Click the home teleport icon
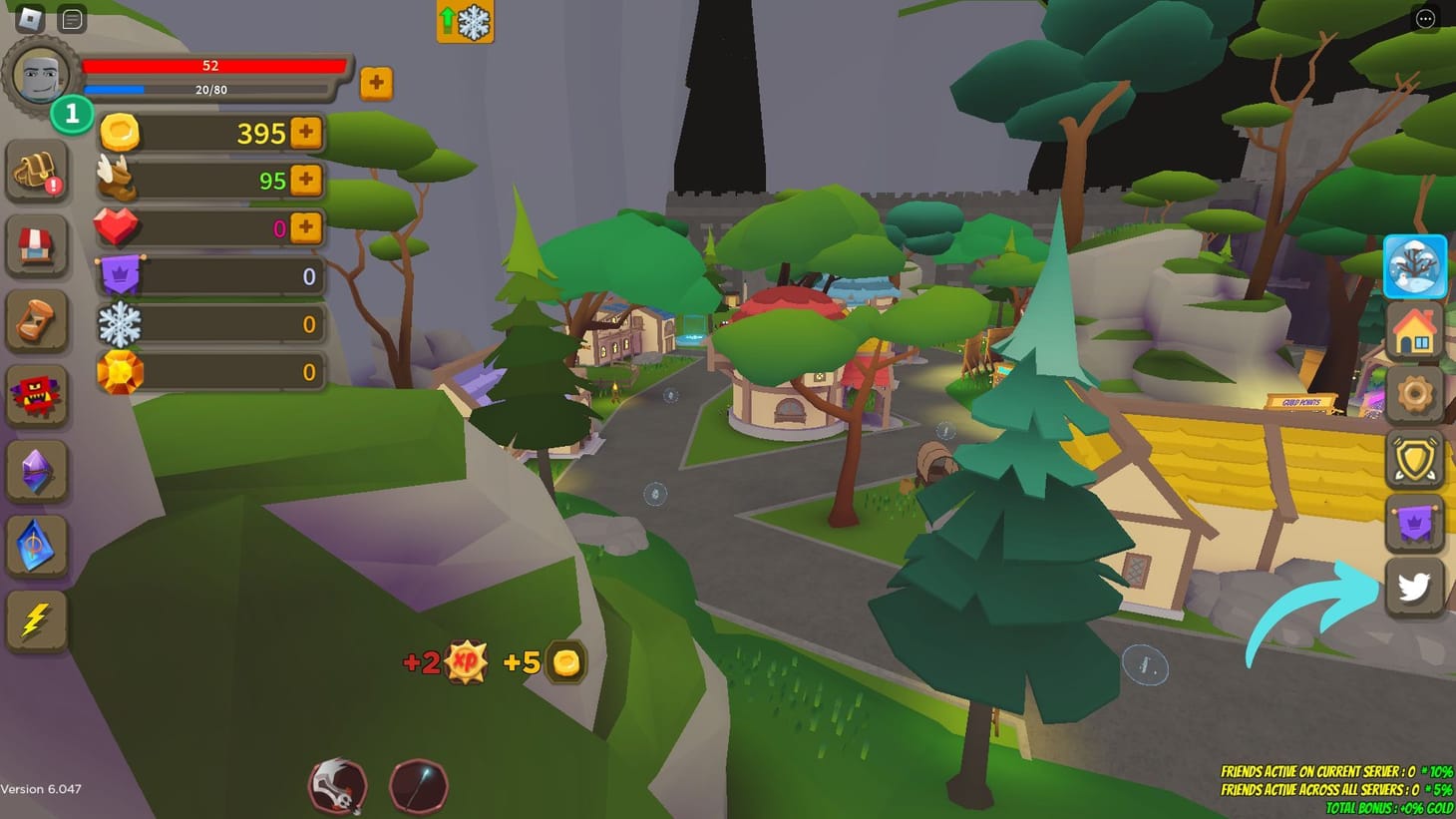 coord(1414,329)
